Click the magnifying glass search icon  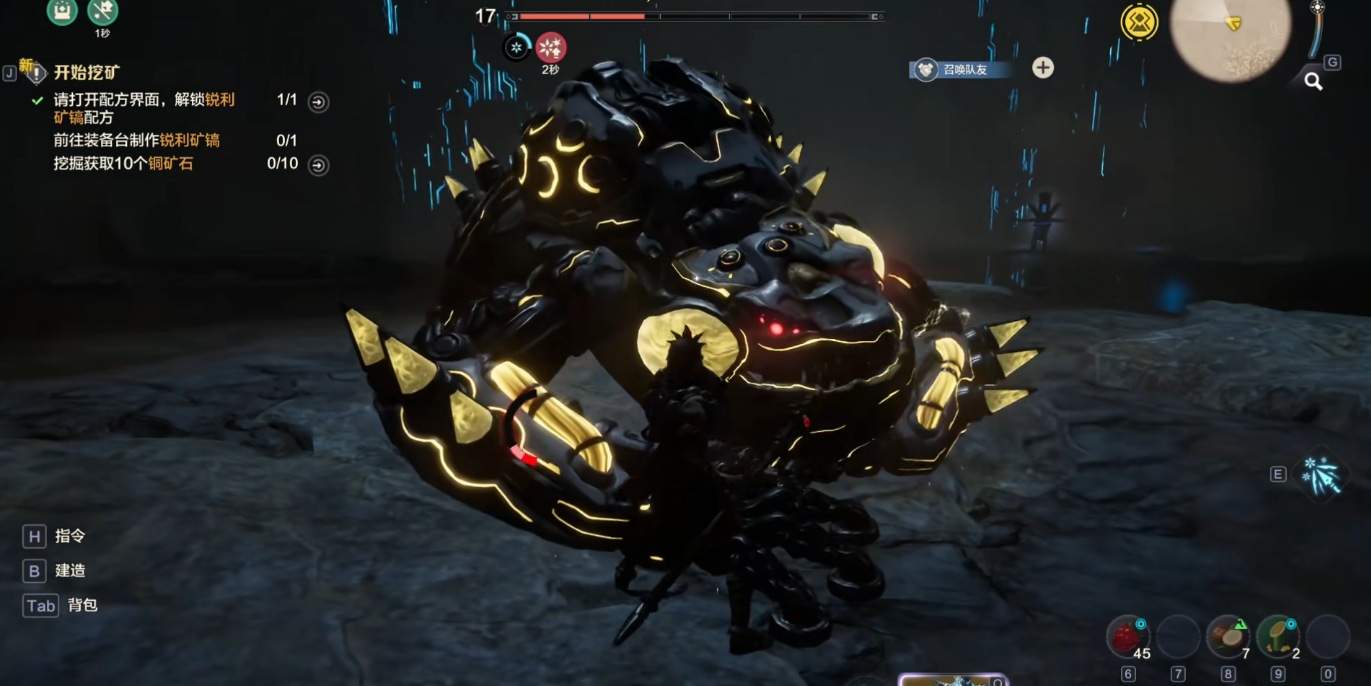coord(1313,82)
